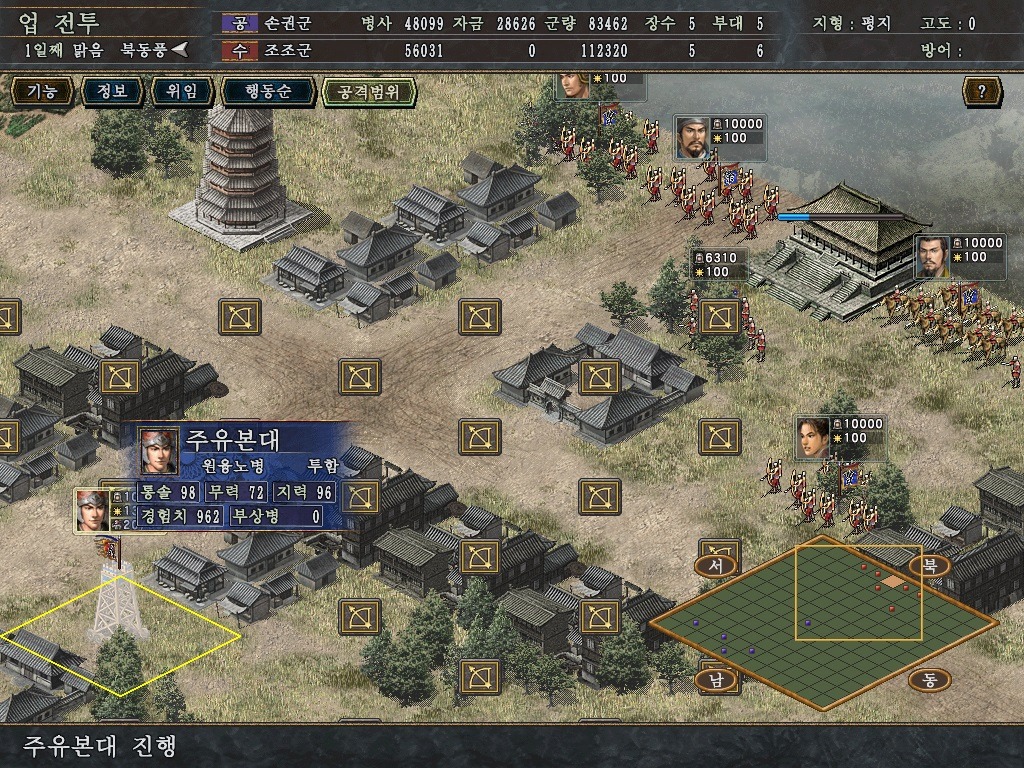Choose the 남 direction button
The image size is (1024, 768).
[x=716, y=681]
